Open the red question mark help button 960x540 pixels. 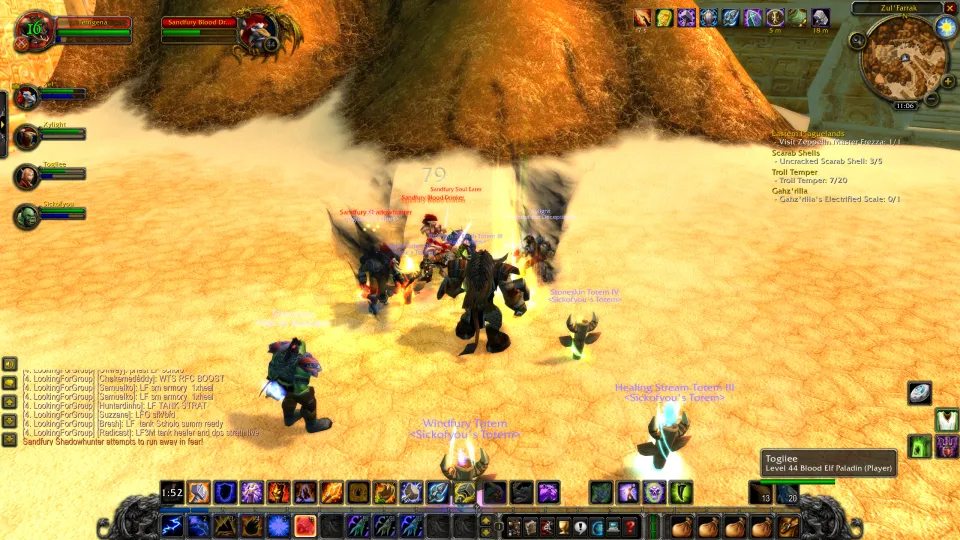pyautogui.click(x=630, y=526)
